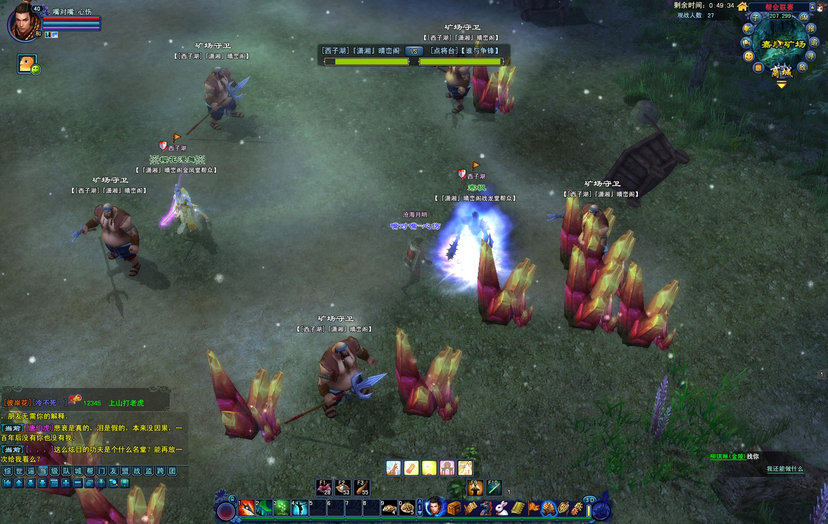Use the F1 quick item slot

[x=325, y=488]
